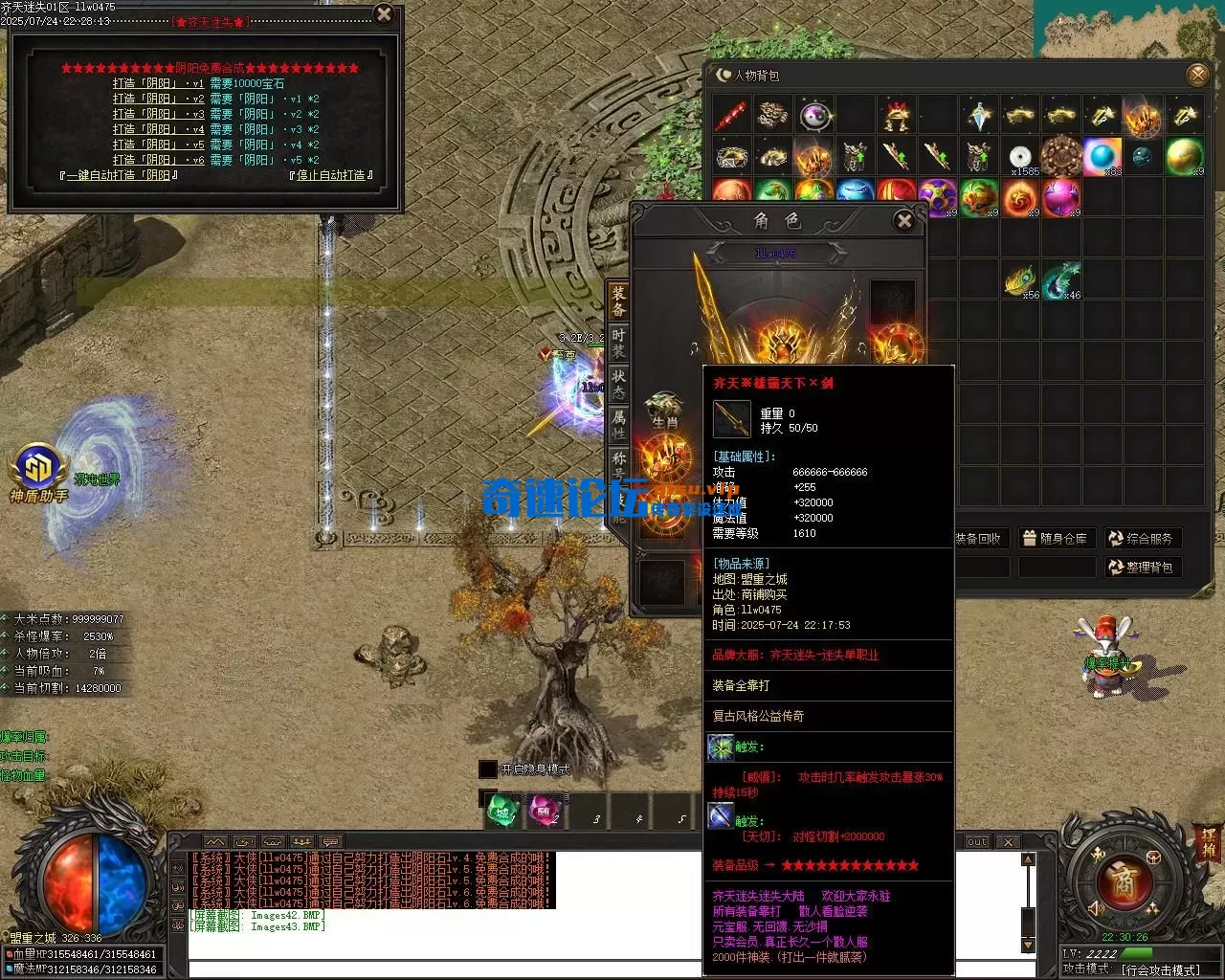
Task: Switch to the 时装 fashion tab
Action: pyautogui.click(x=618, y=344)
